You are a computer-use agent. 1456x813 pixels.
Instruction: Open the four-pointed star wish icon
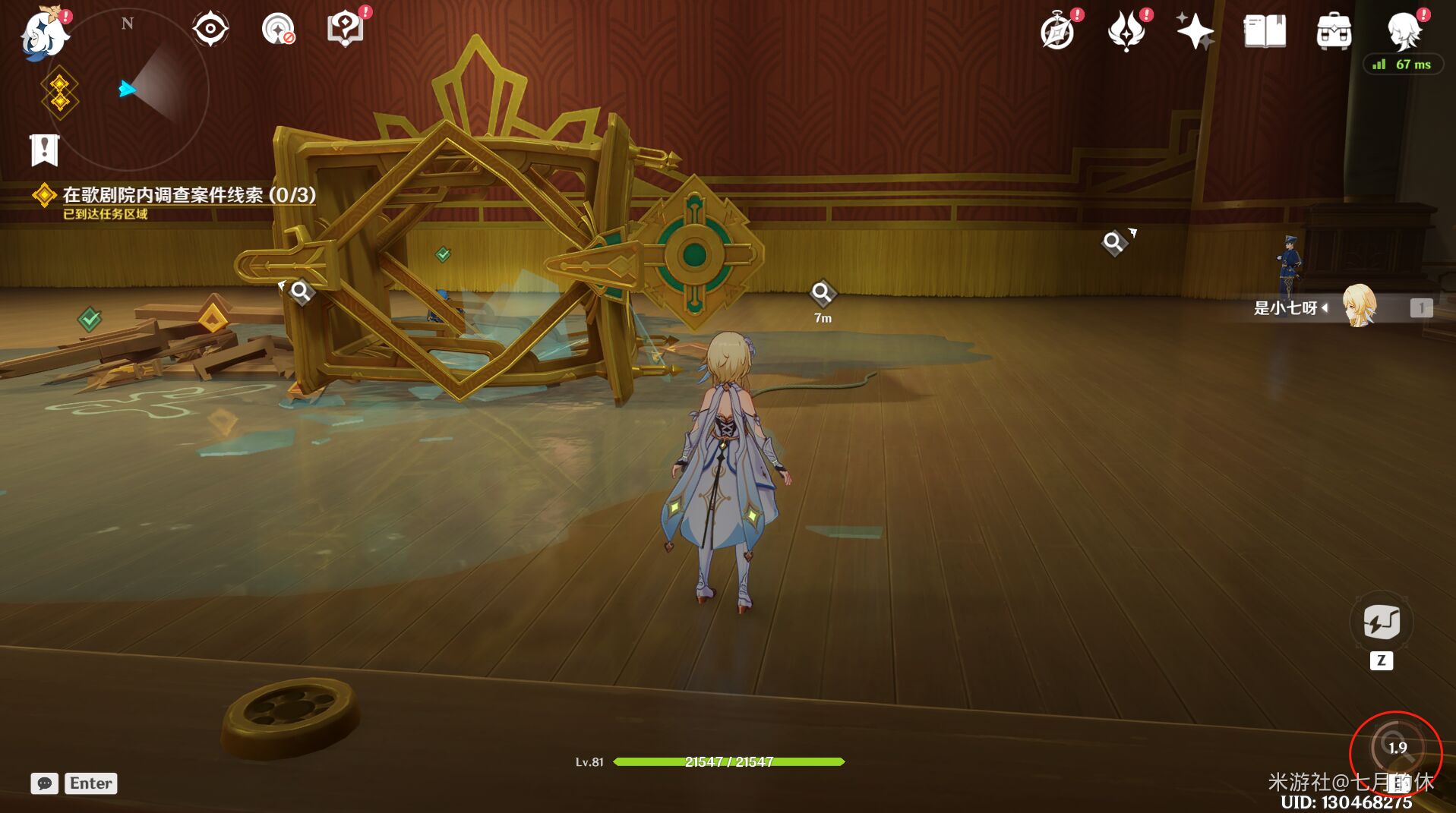[1194, 32]
